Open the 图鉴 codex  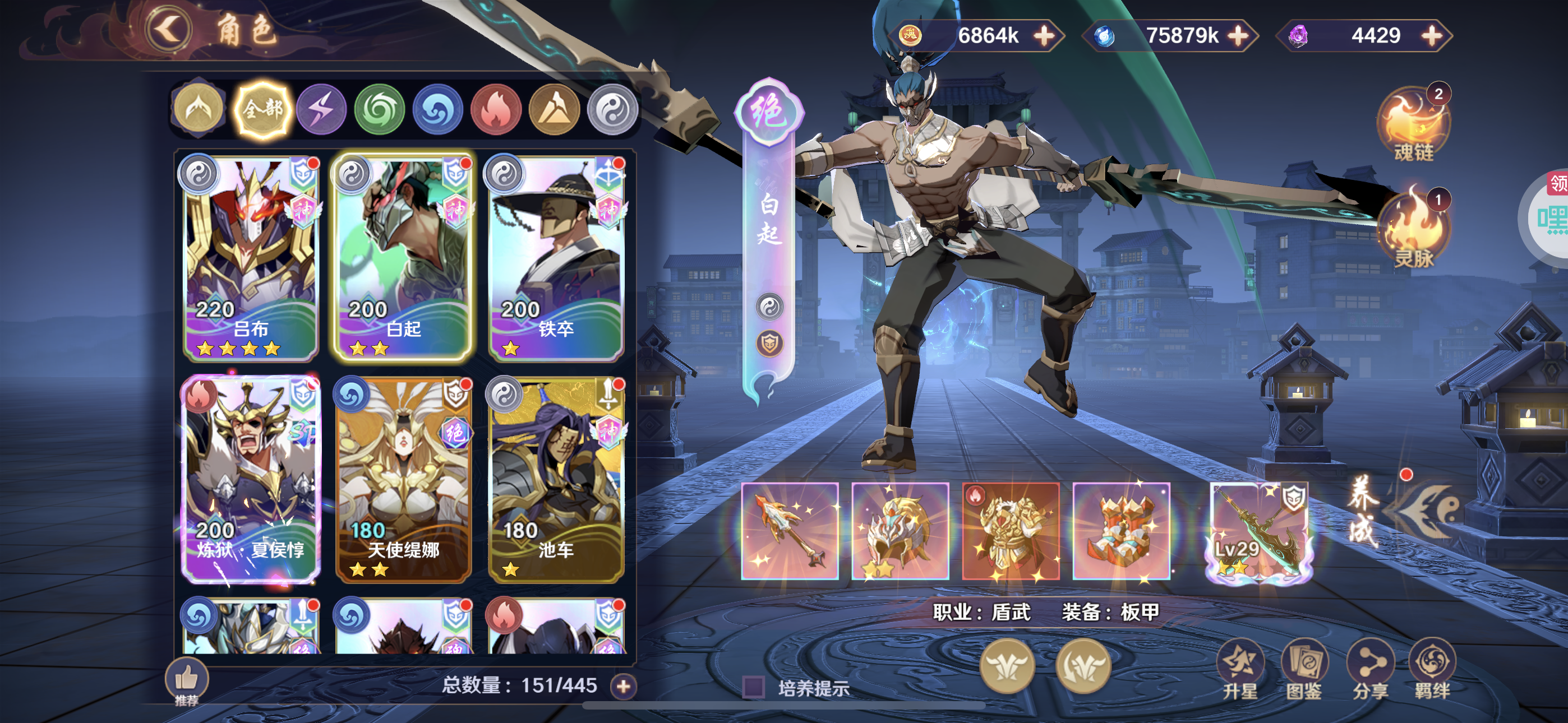coord(1304,669)
